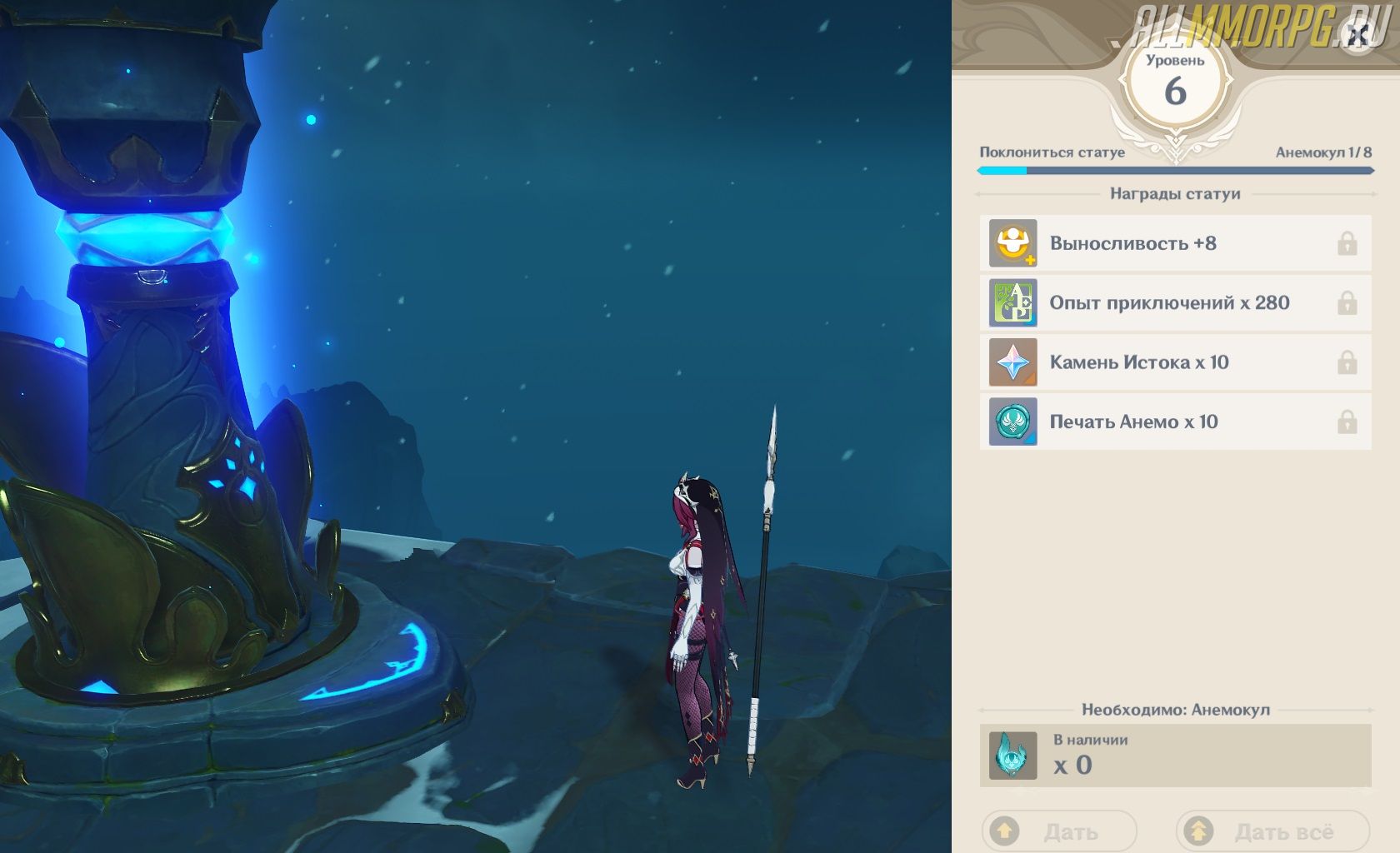Click the Анемокул item icon
The image size is (1400, 853).
(1012, 756)
